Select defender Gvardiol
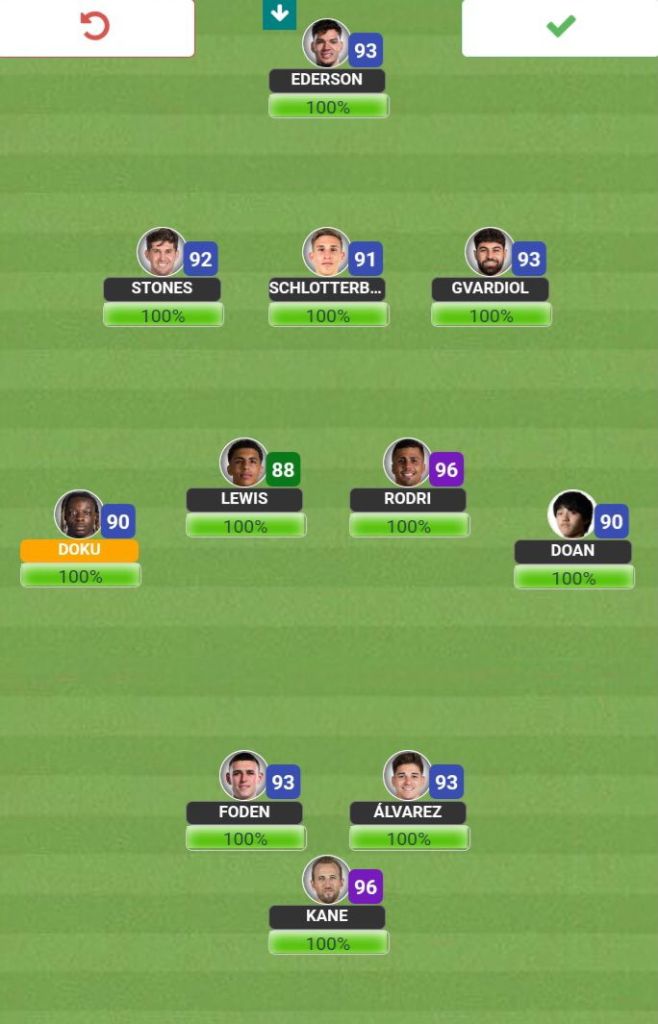658x1024 pixels. [490, 254]
